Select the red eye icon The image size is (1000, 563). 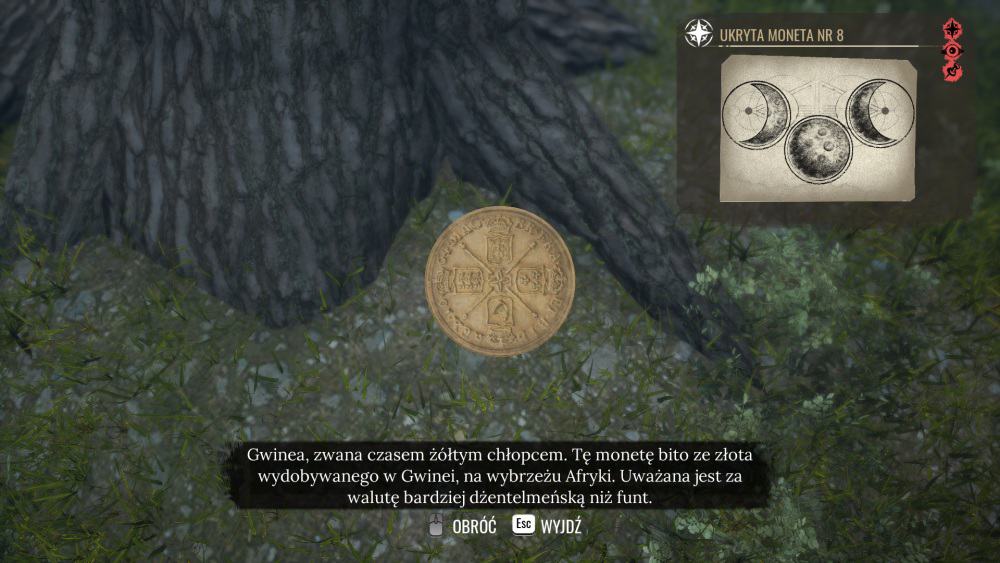point(952,50)
